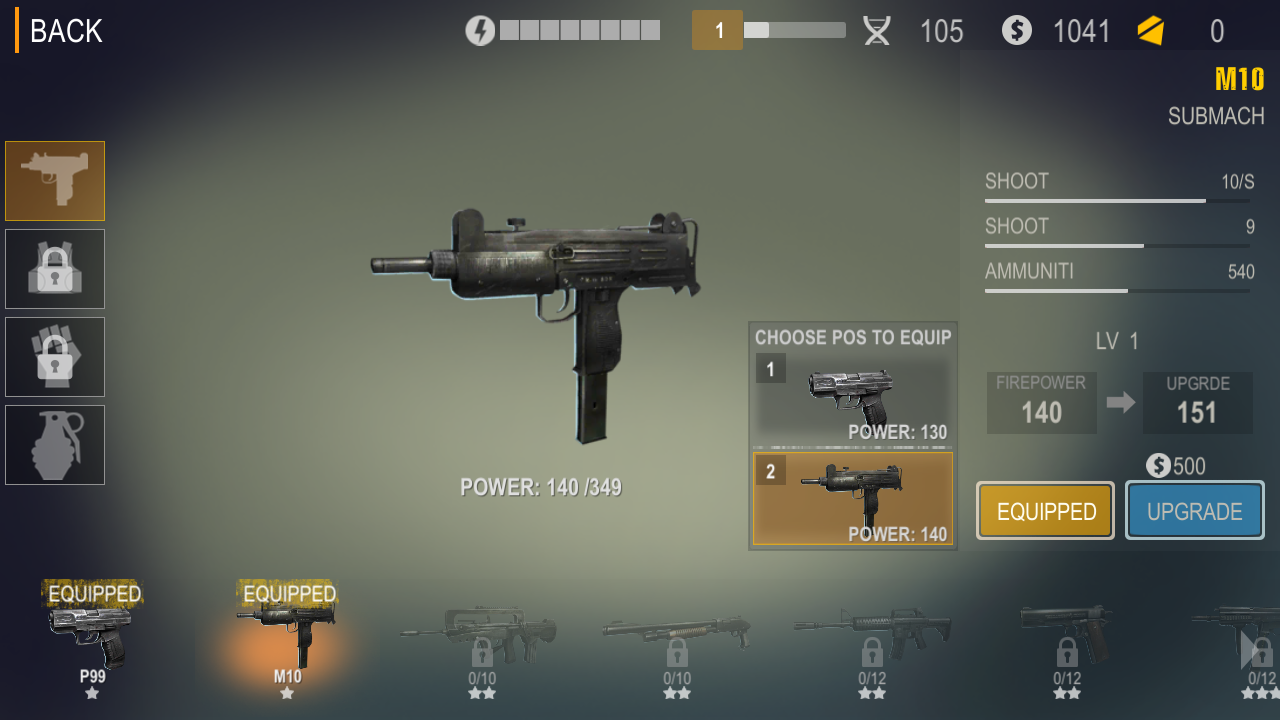Select the weapons category tab
1280x720 pixels.
click(x=55, y=181)
